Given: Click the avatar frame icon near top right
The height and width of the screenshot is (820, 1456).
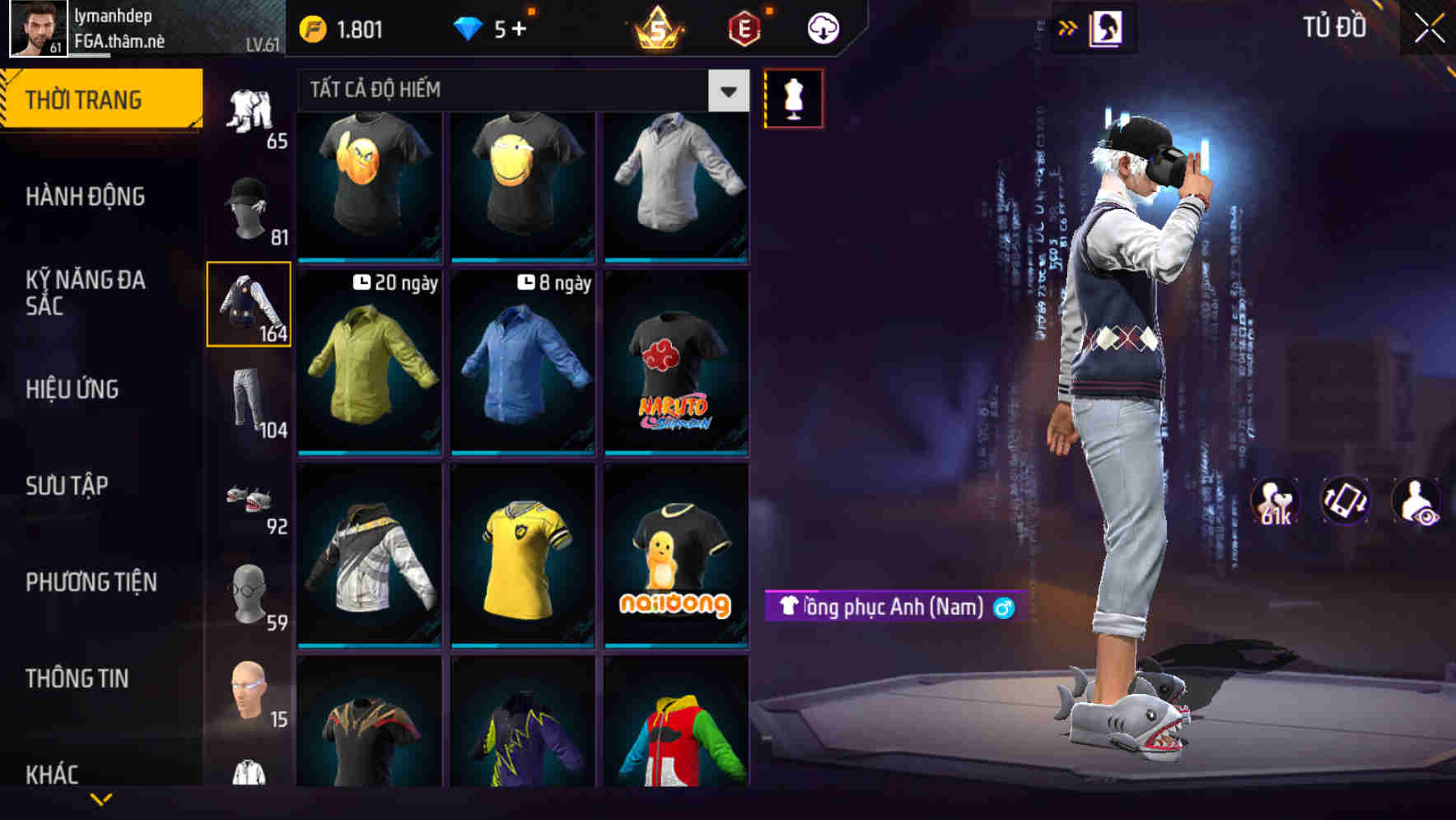Looking at the screenshot, I should point(1108,27).
